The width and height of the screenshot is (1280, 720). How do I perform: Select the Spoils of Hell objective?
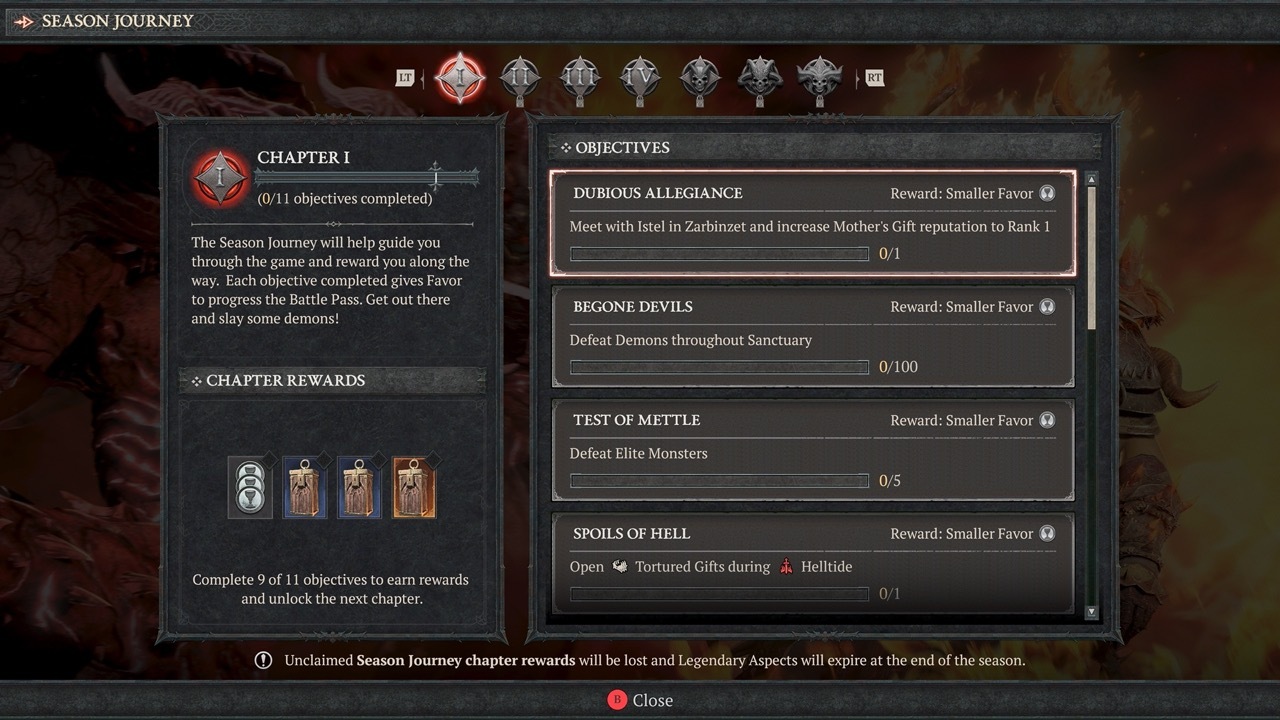coord(812,563)
